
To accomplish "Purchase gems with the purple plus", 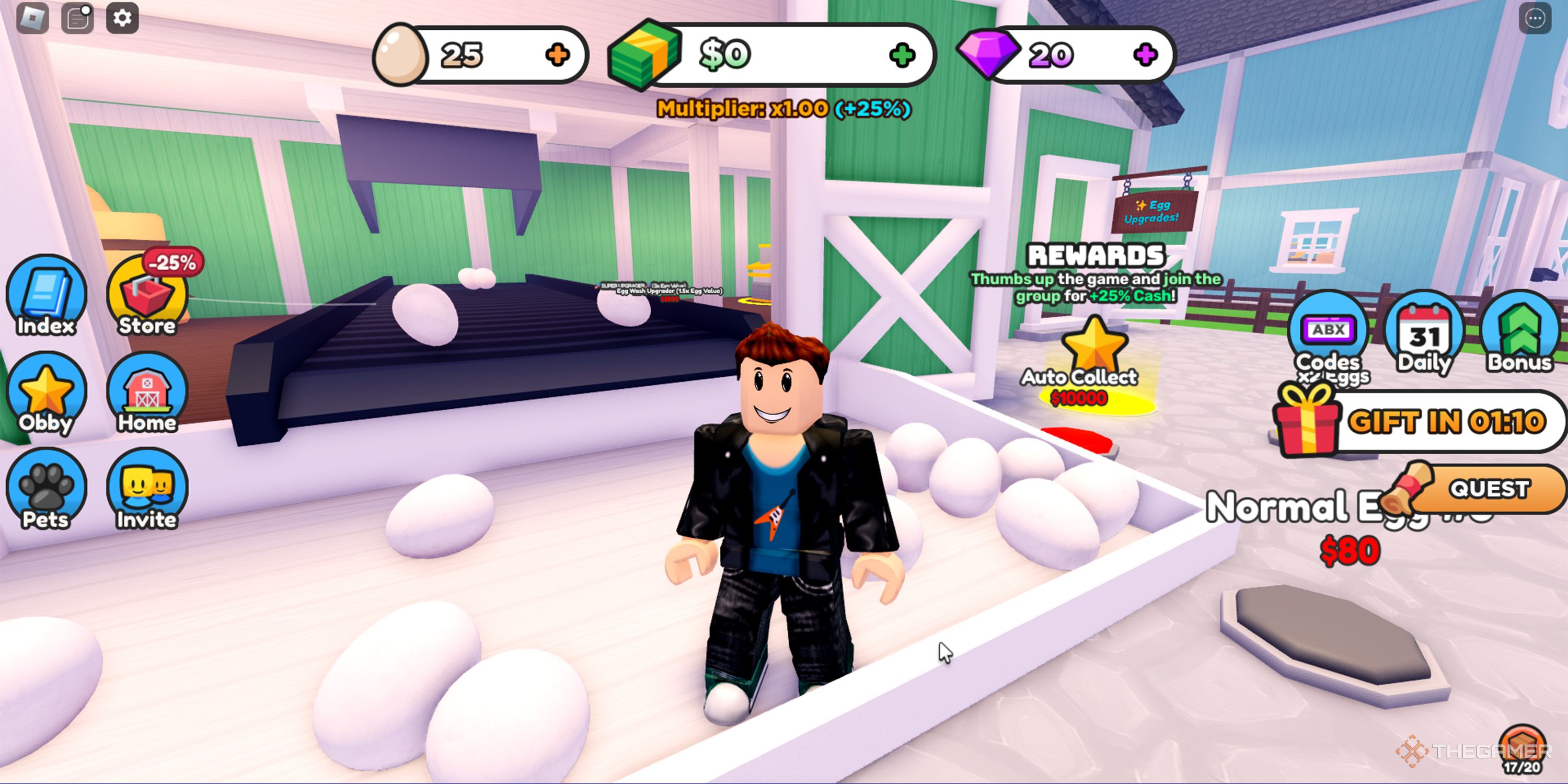I will [x=1145, y=55].
